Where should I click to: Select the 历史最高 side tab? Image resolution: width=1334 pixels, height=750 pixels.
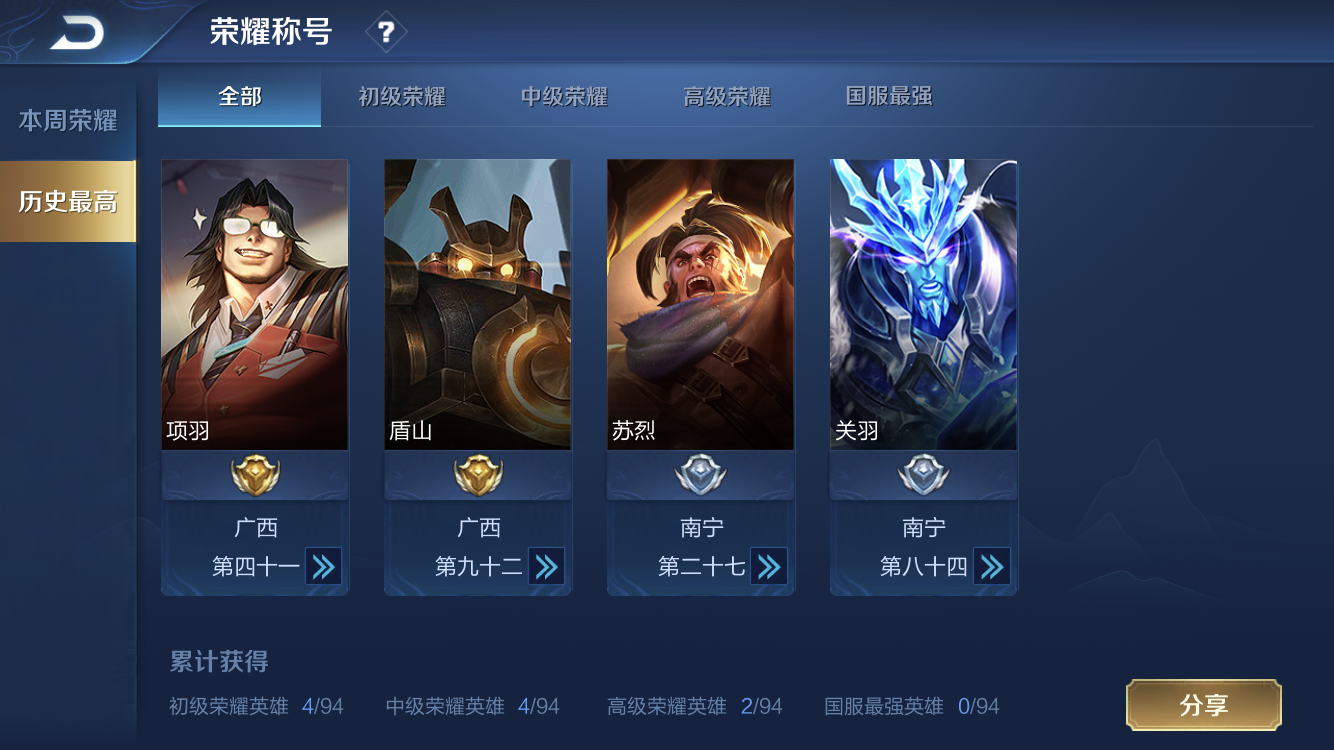pyautogui.click(x=68, y=201)
